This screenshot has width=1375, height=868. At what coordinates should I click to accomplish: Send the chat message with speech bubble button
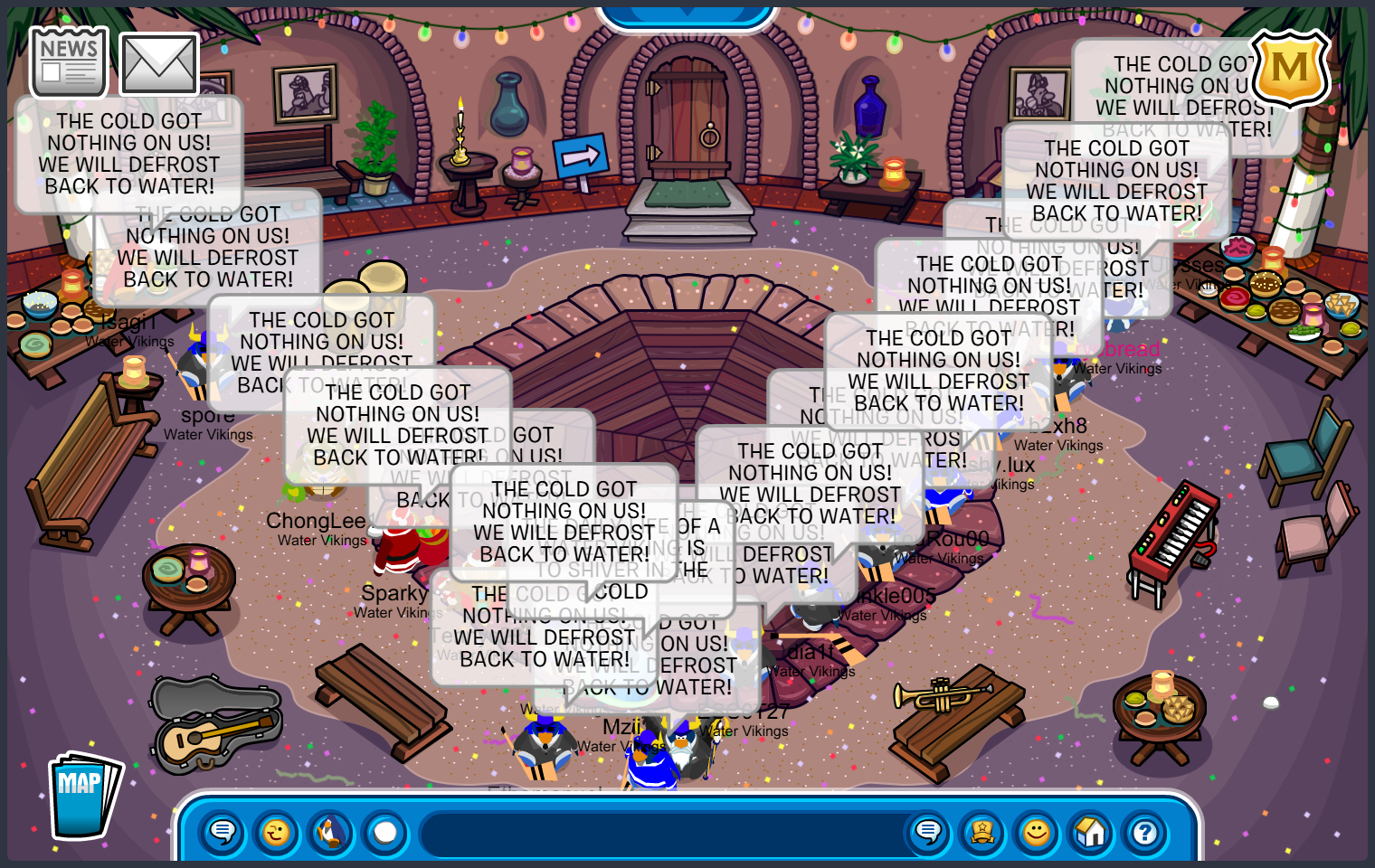[928, 831]
